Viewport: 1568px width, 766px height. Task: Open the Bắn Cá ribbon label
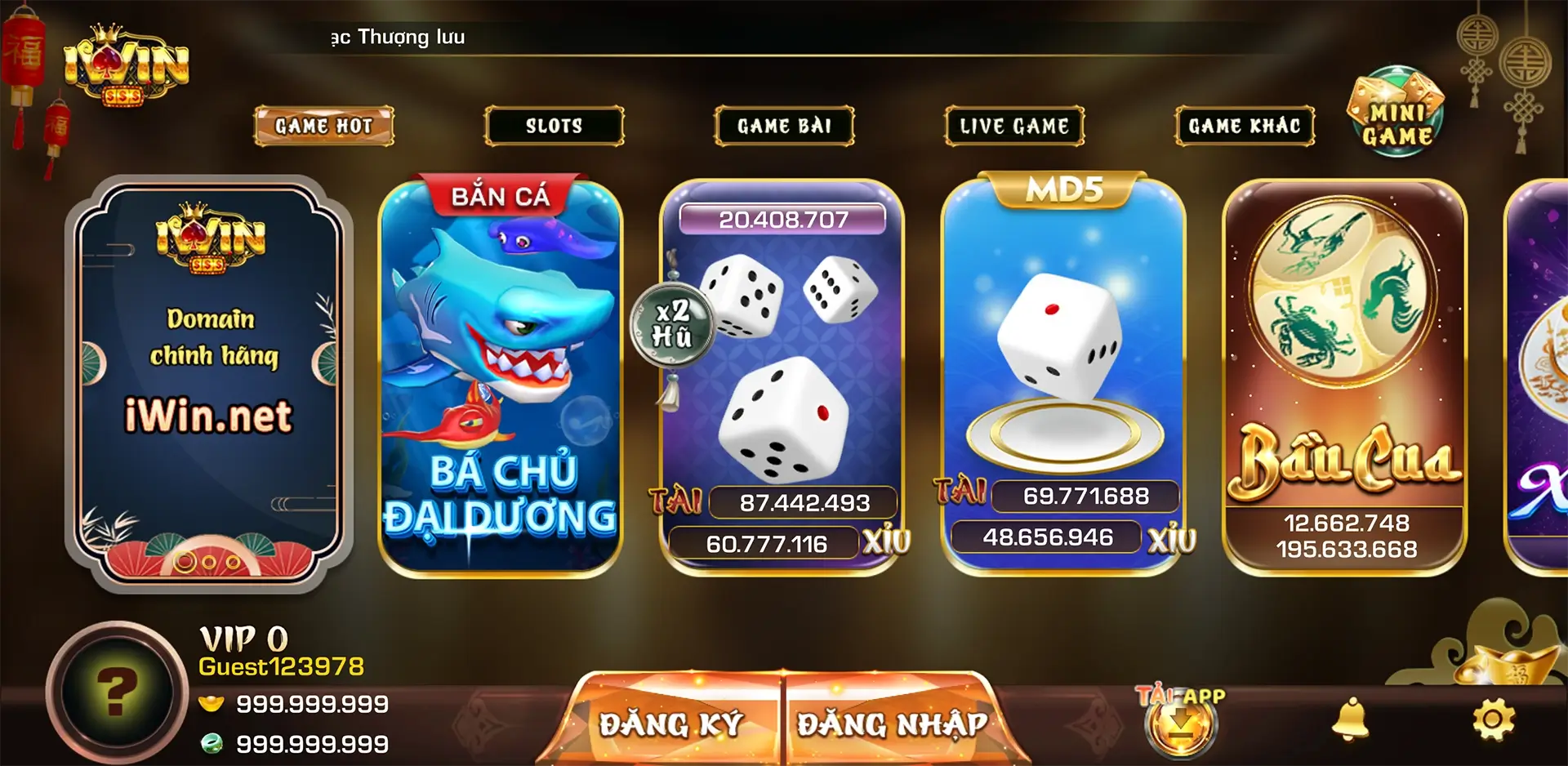pos(498,194)
